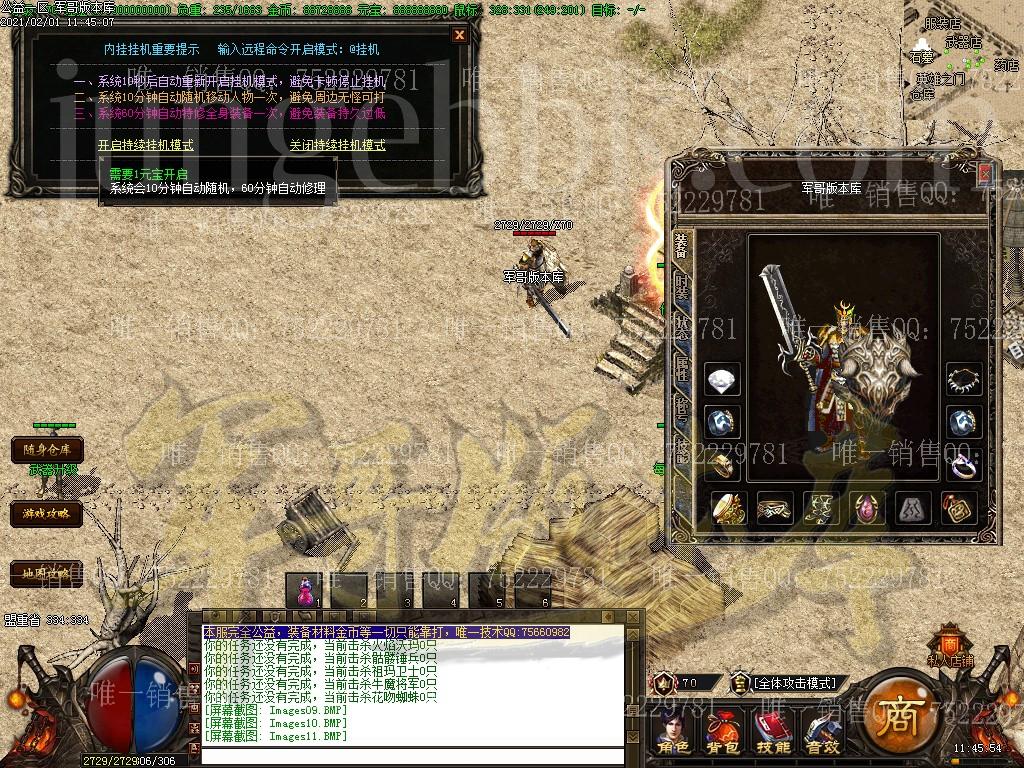Select the spiked necklace equipment slot
The width and height of the screenshot is (1024, 768).
pyautogui.click(x=964, y=380)
